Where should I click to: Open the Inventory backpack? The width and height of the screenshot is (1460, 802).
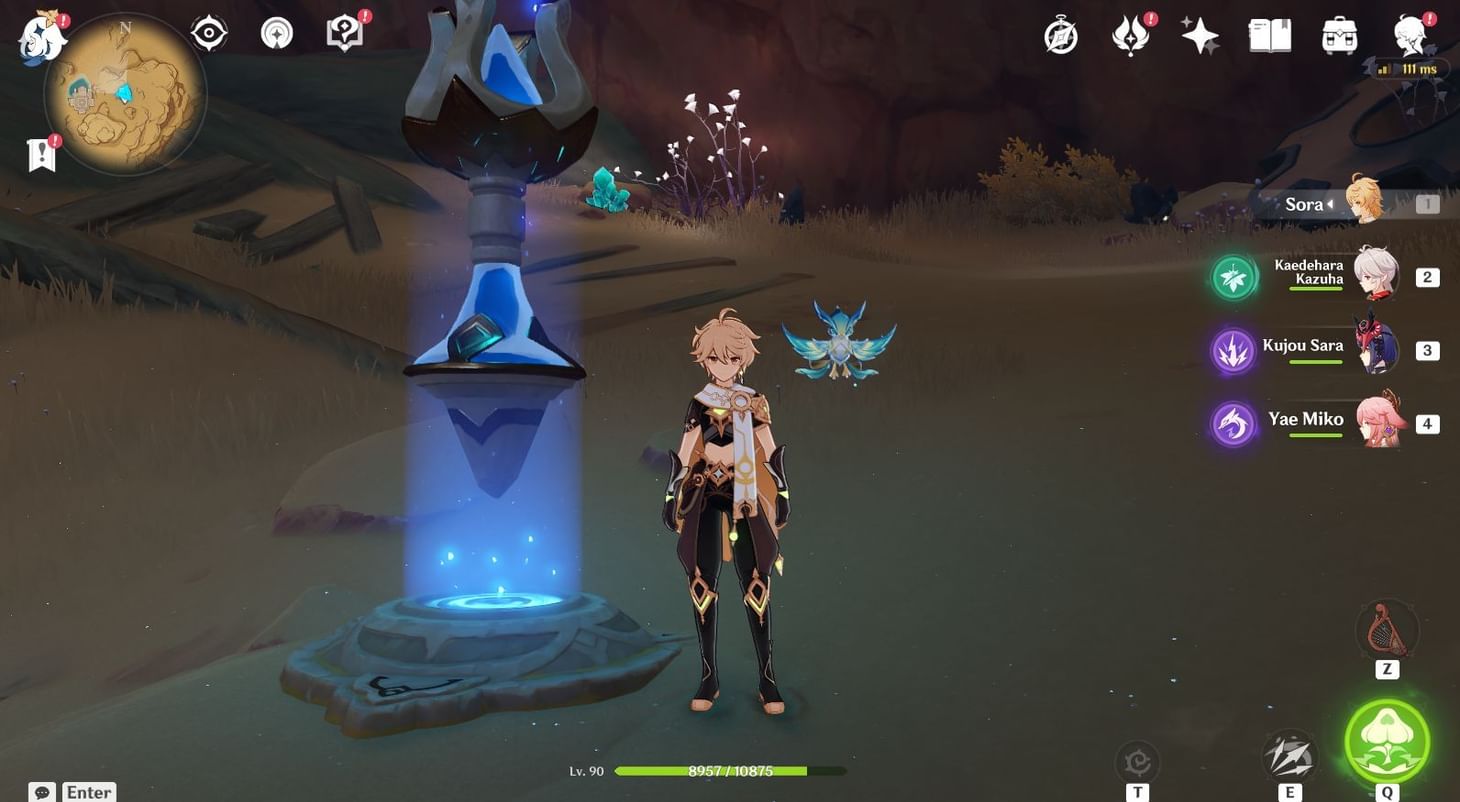click(x=1338, y=35)
